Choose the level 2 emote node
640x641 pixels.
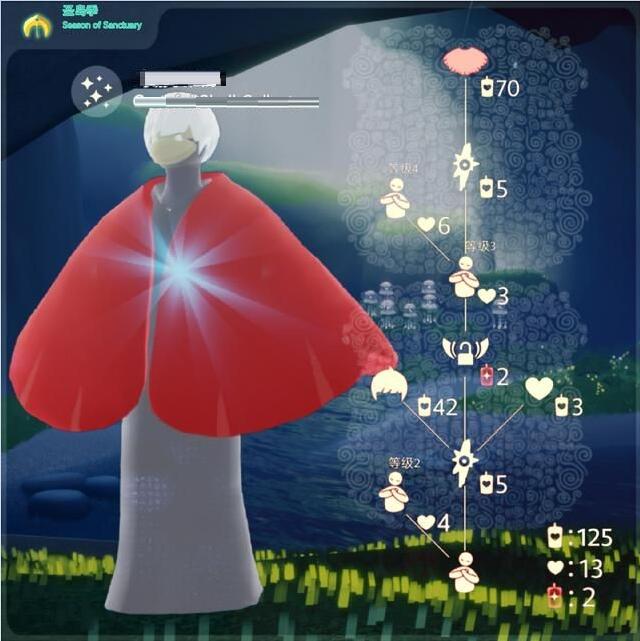[x=395, y=490]
